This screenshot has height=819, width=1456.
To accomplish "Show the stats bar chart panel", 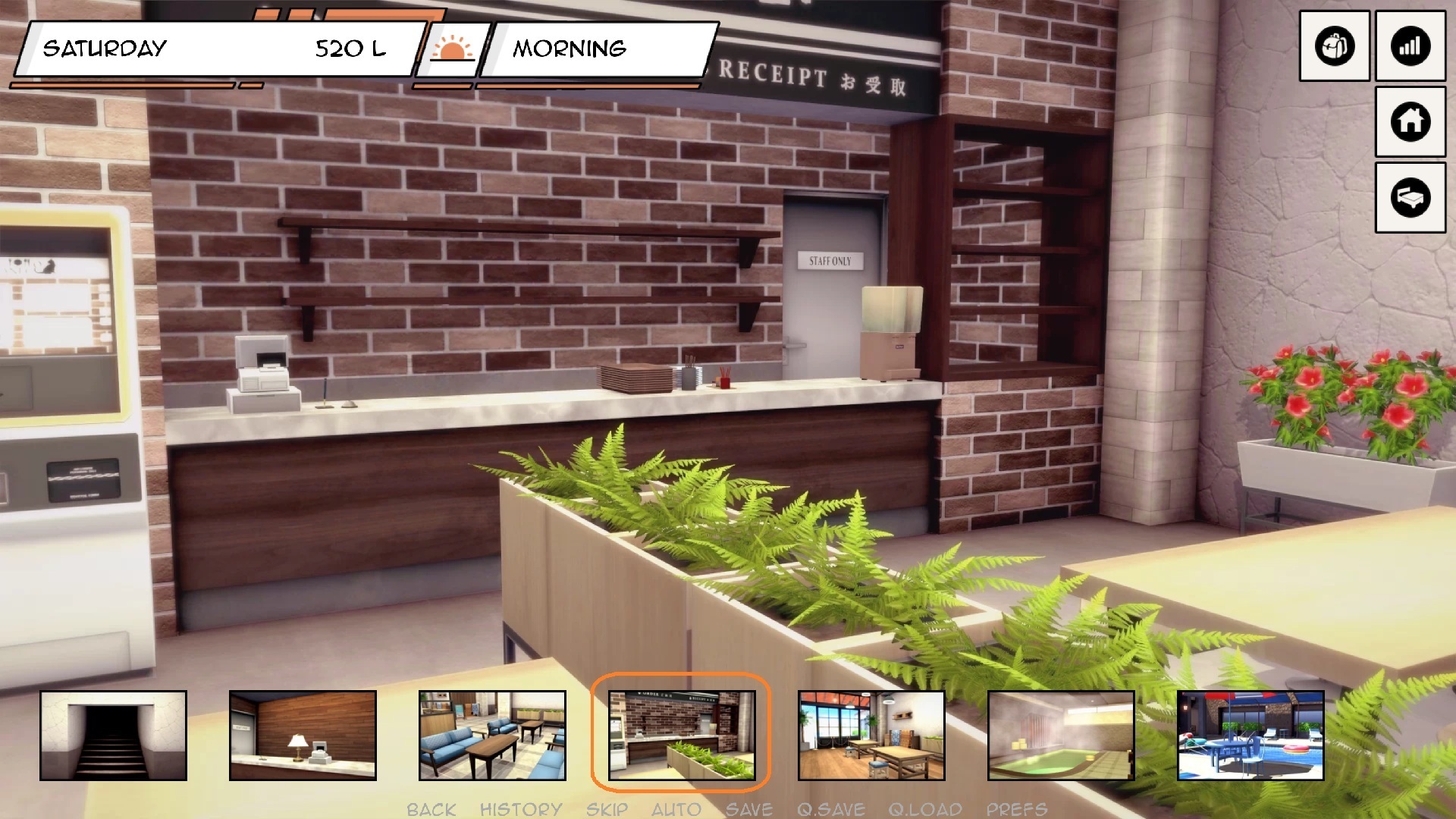I will pyautogui.click(x=1410, y=46).
